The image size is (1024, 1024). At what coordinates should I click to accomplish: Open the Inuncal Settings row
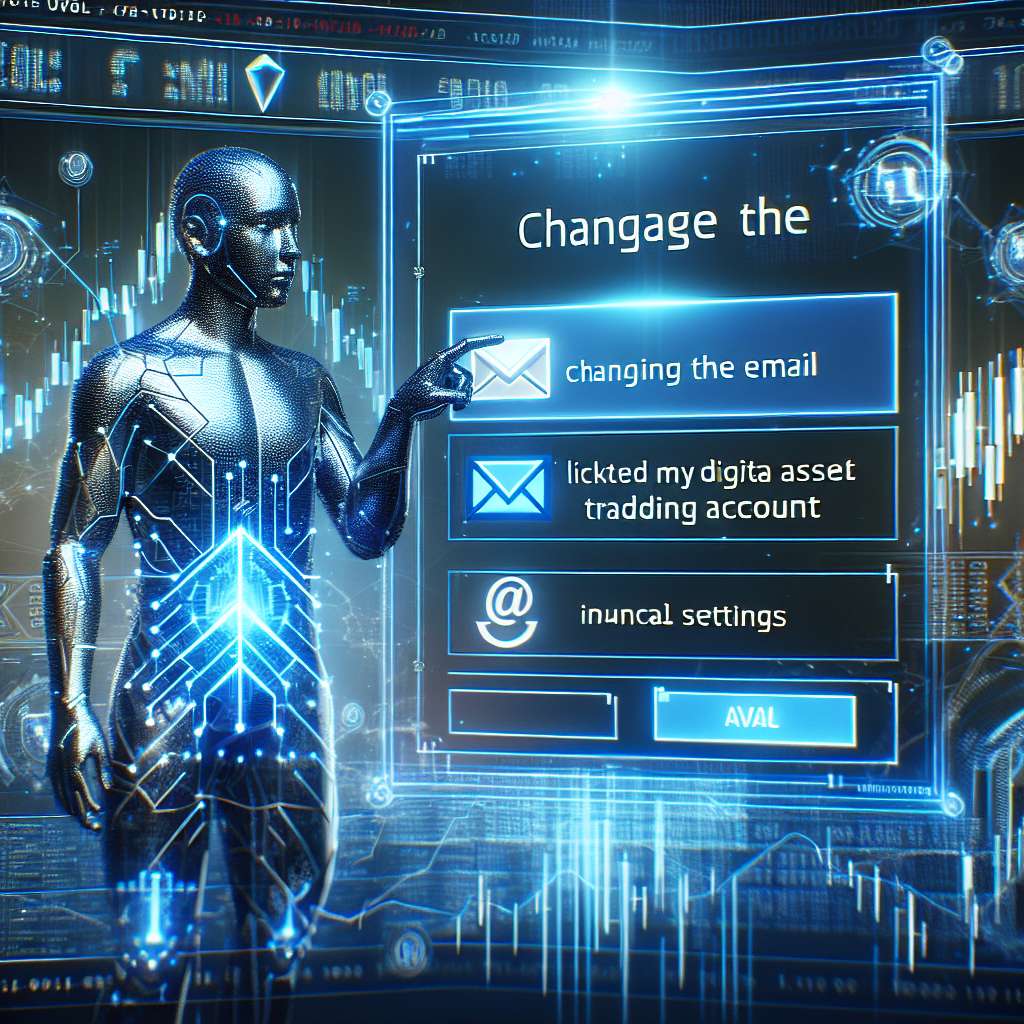tap(682, 616)
